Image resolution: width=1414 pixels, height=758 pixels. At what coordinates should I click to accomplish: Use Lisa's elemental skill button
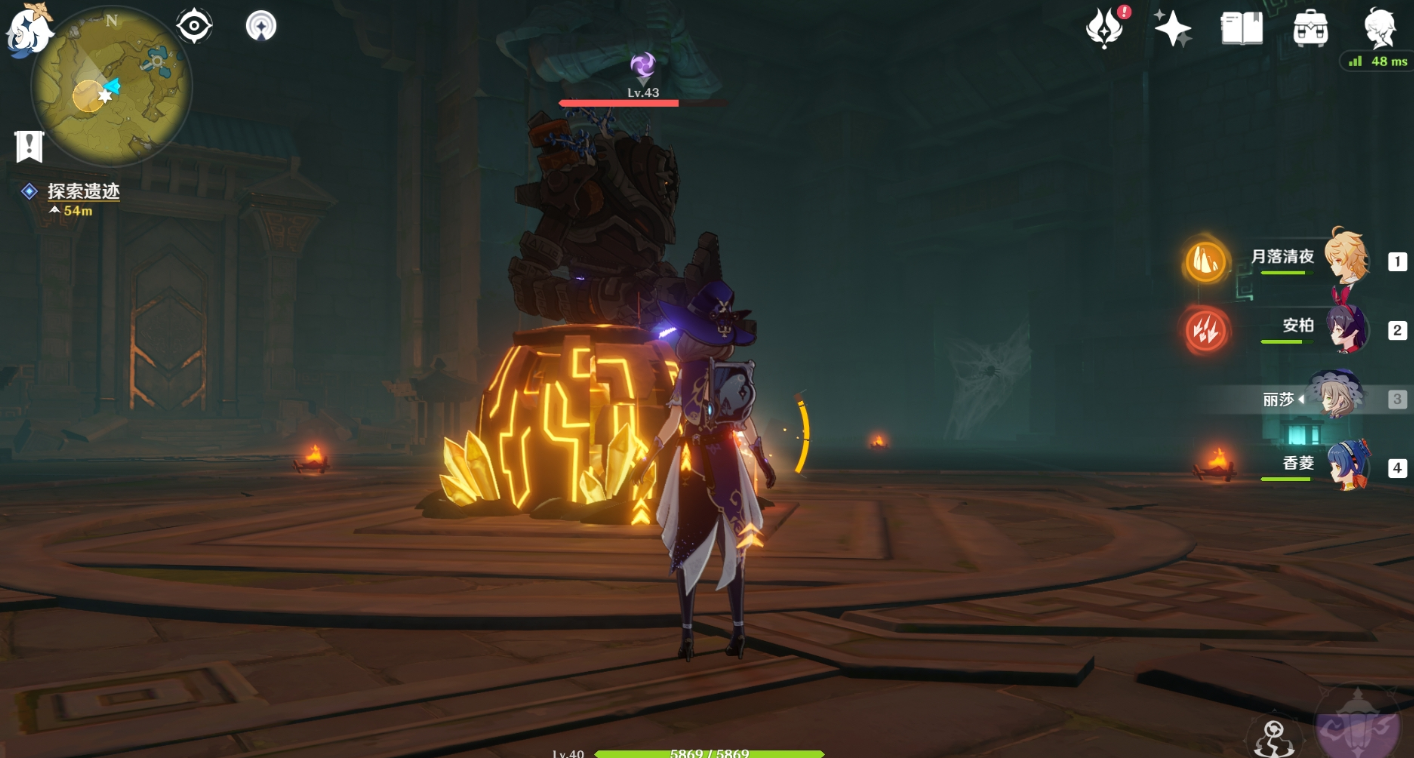click(1274, 736)
